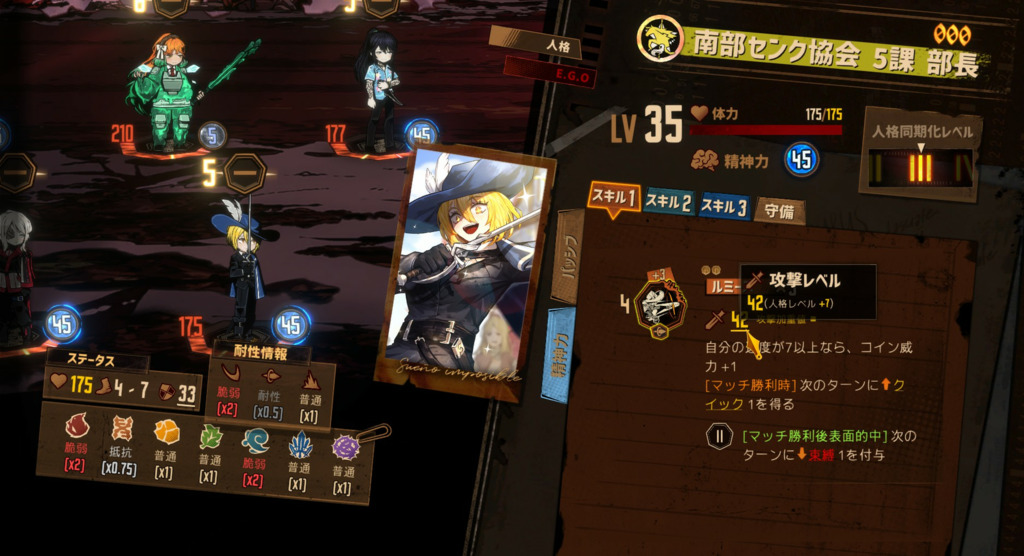The image size is (1024, 556).
Task: Click the skill 1 hexagonal attack icon
Action: (662, 304)
